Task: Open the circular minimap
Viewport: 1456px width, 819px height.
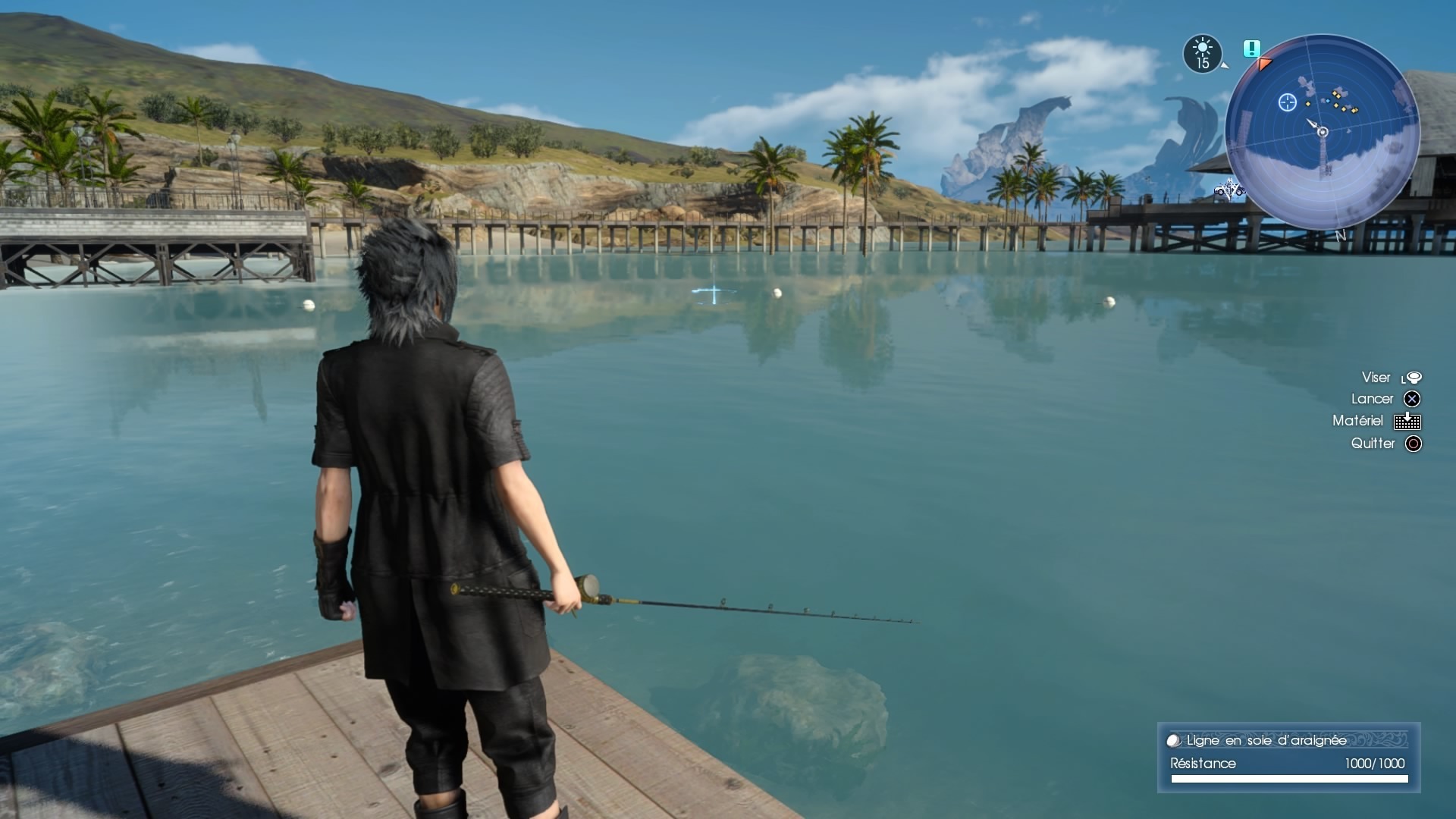Action: pos(1322,132)
